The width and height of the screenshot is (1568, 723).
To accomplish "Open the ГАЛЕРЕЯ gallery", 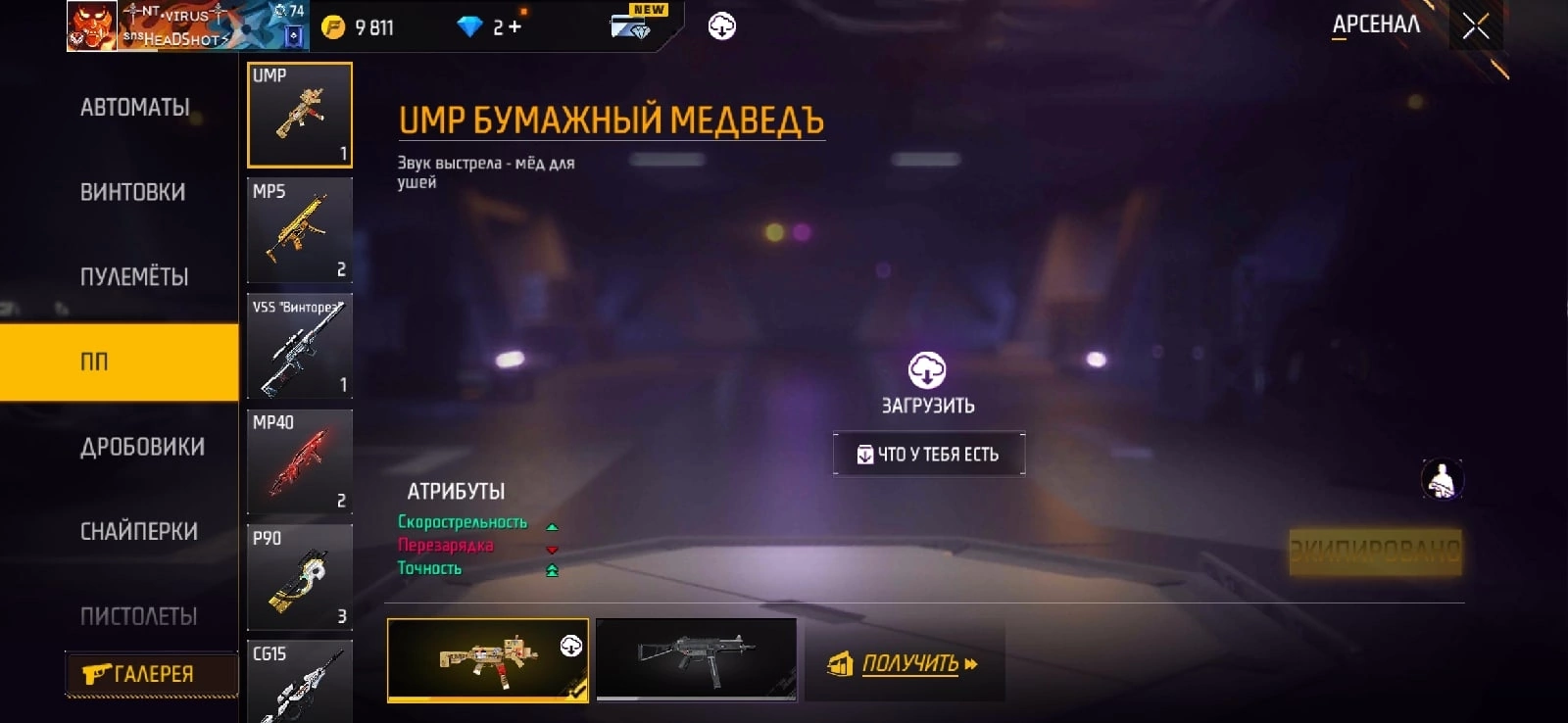I will point(151,674).
